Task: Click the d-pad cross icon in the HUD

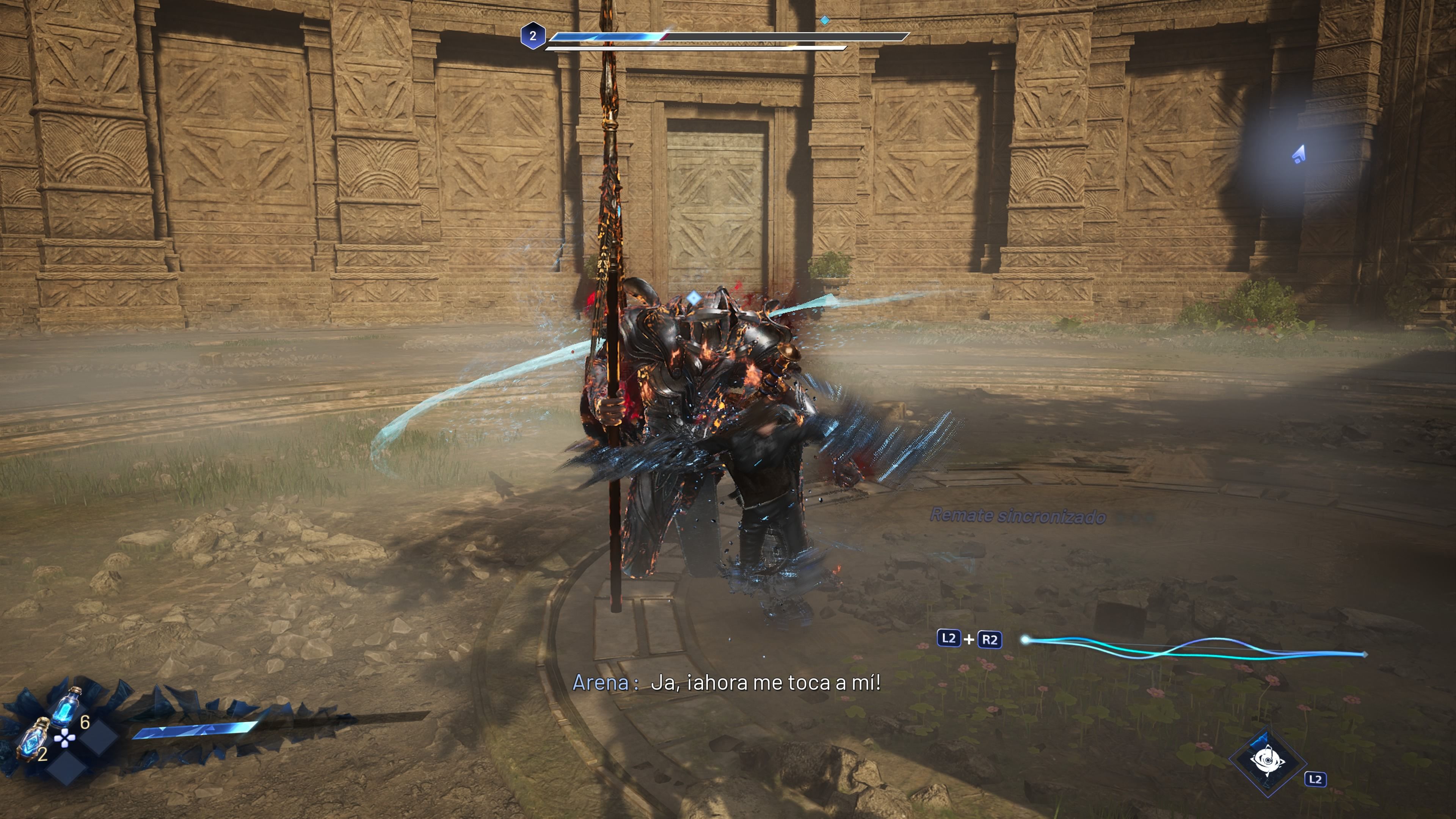Action: tap(64, 739)
